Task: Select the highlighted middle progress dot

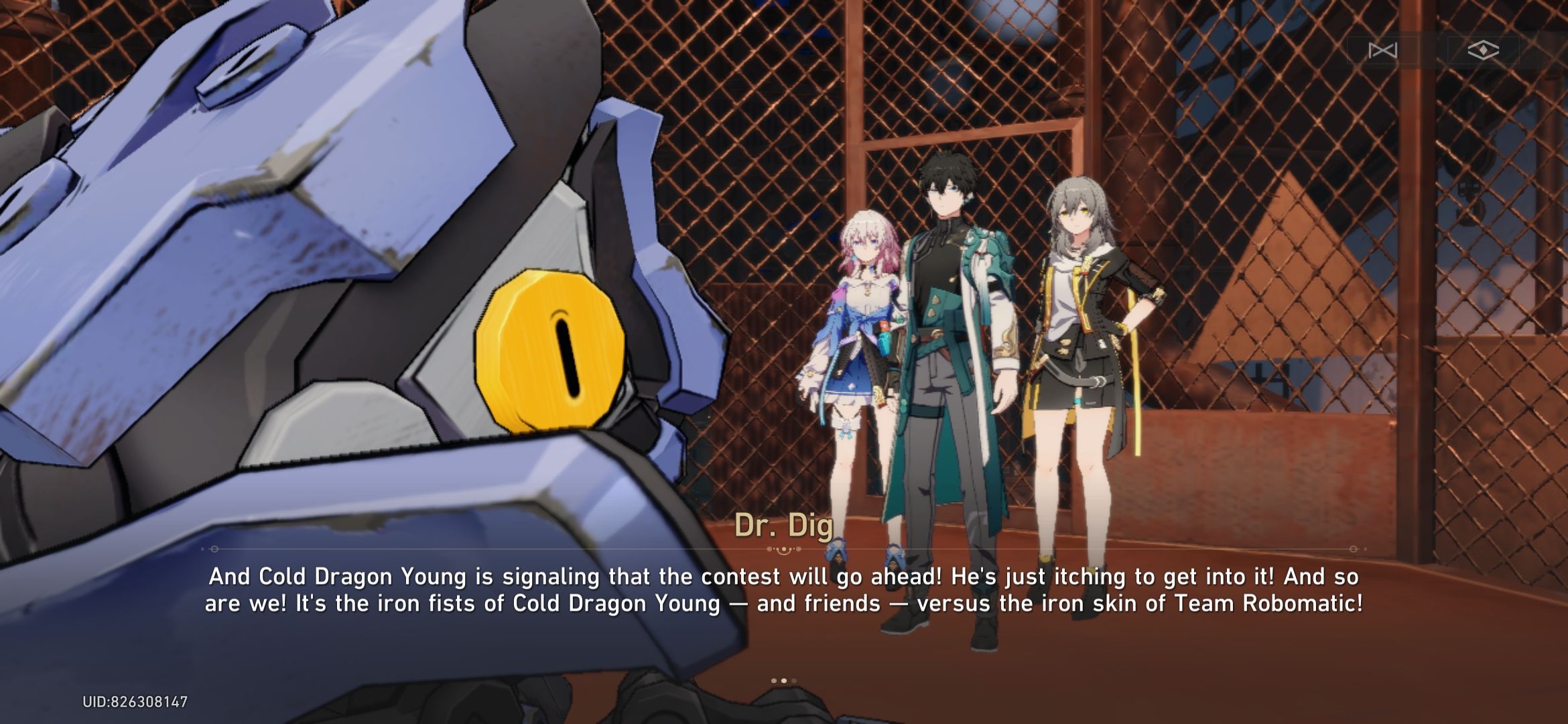Action: (785, 680)
